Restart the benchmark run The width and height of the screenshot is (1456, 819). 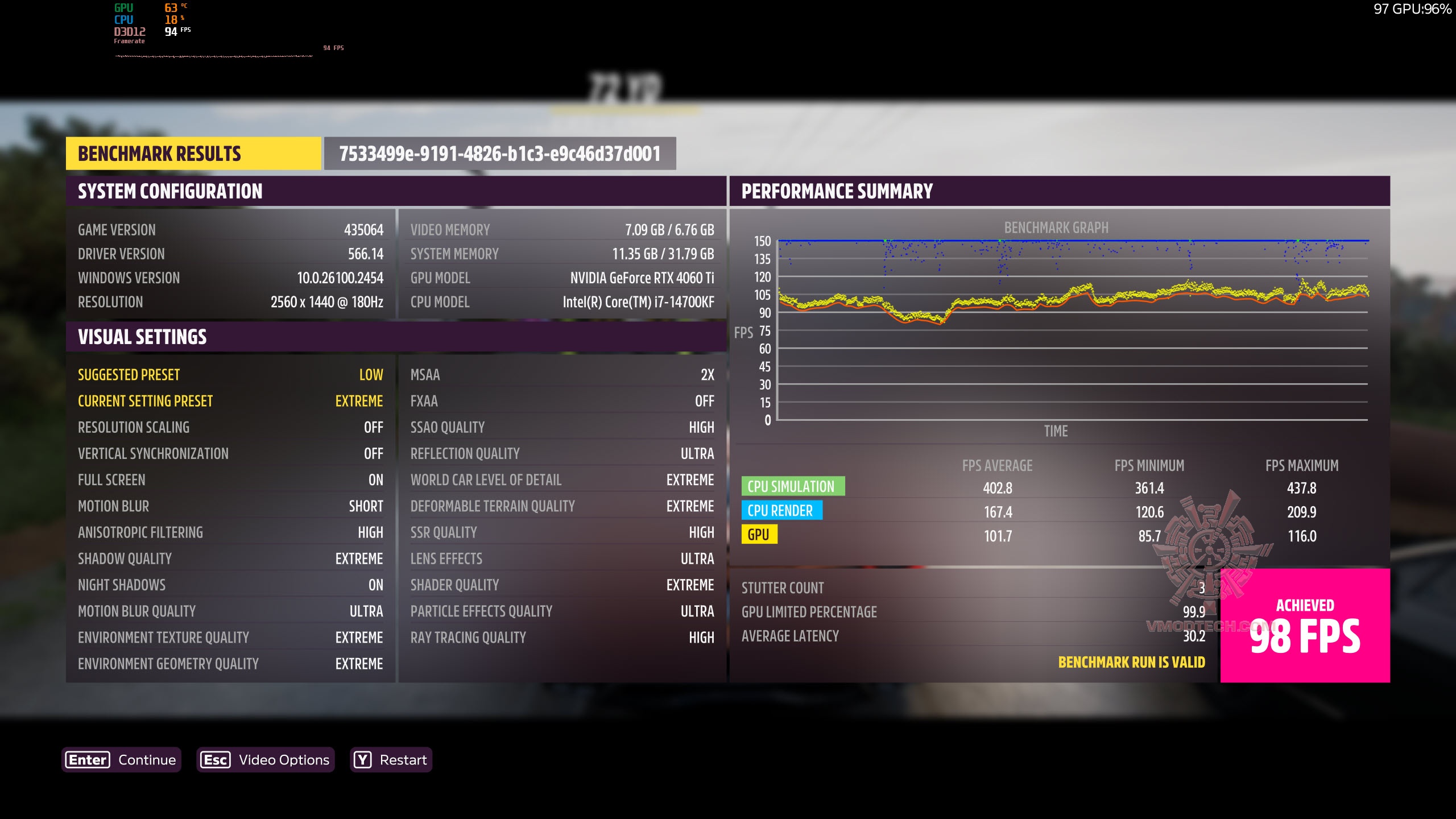pos(391,760)
